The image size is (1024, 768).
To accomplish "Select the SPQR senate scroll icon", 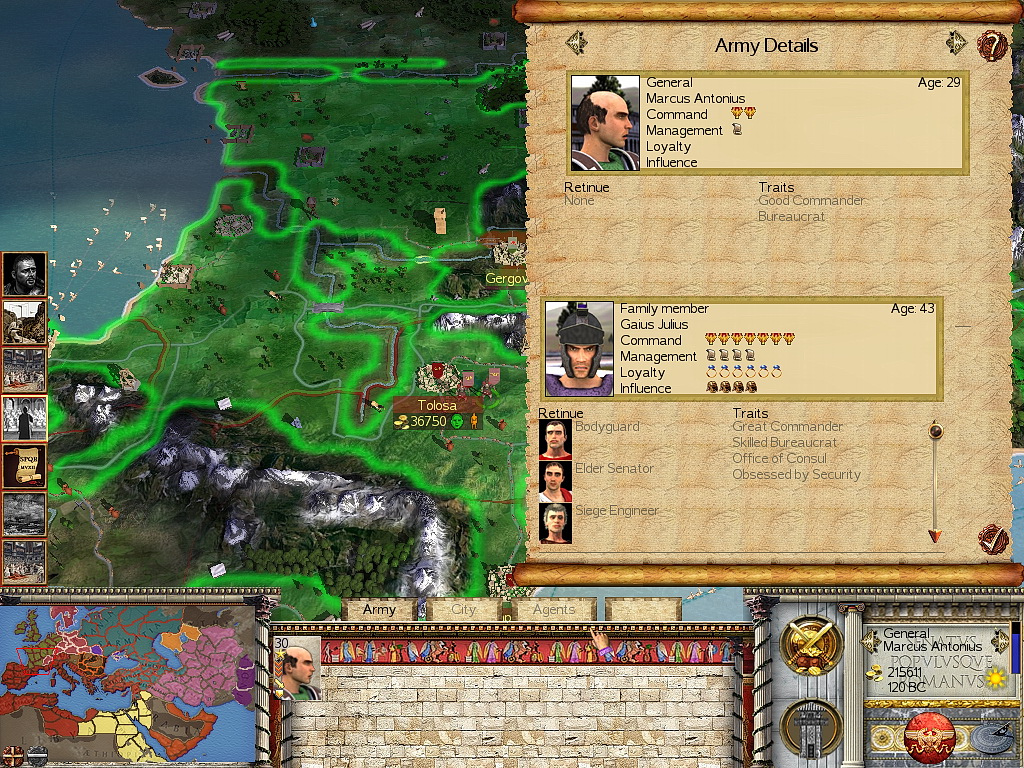I will pos(24,466).
